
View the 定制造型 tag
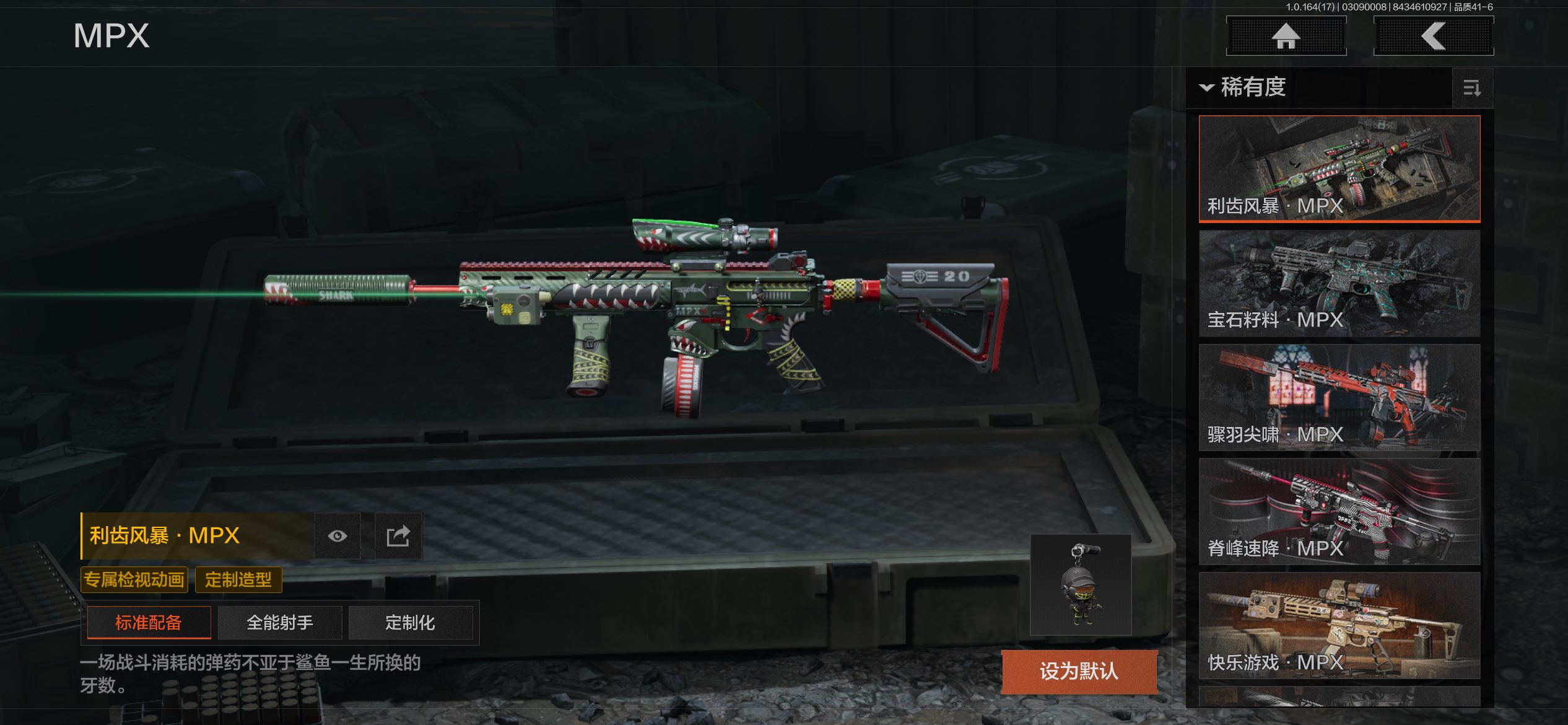point(238,579)
